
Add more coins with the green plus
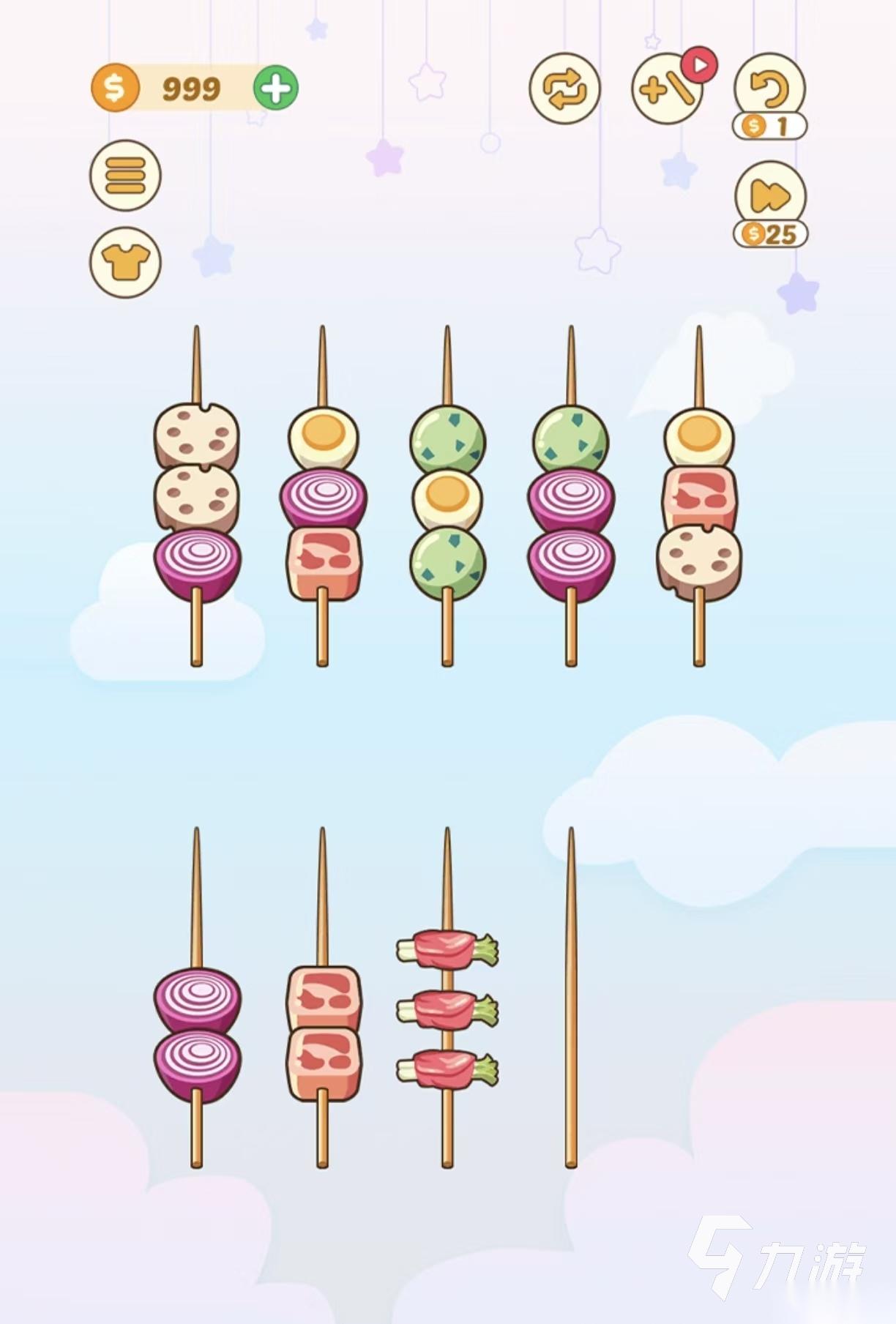275,89
